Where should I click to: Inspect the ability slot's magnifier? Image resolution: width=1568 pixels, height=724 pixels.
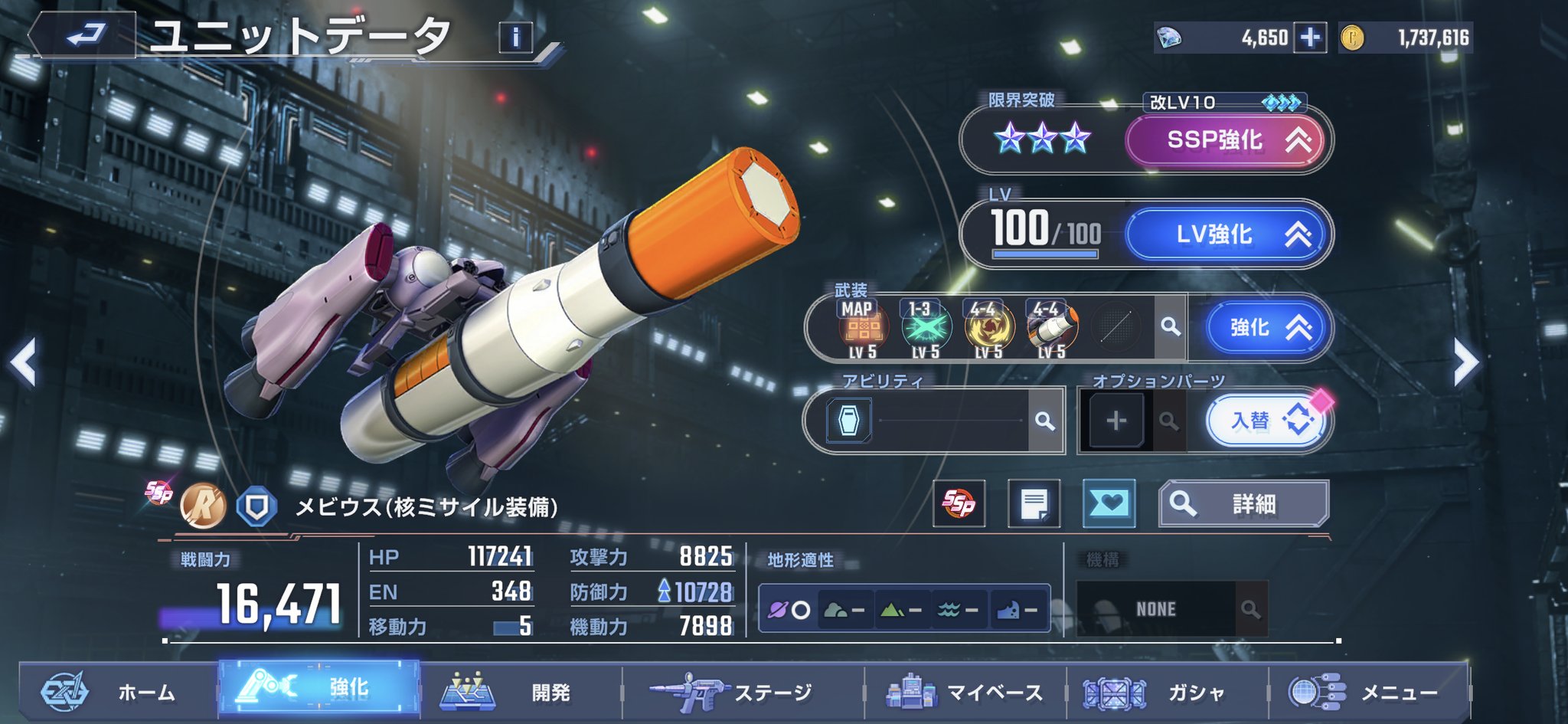tap(1044, 421)
